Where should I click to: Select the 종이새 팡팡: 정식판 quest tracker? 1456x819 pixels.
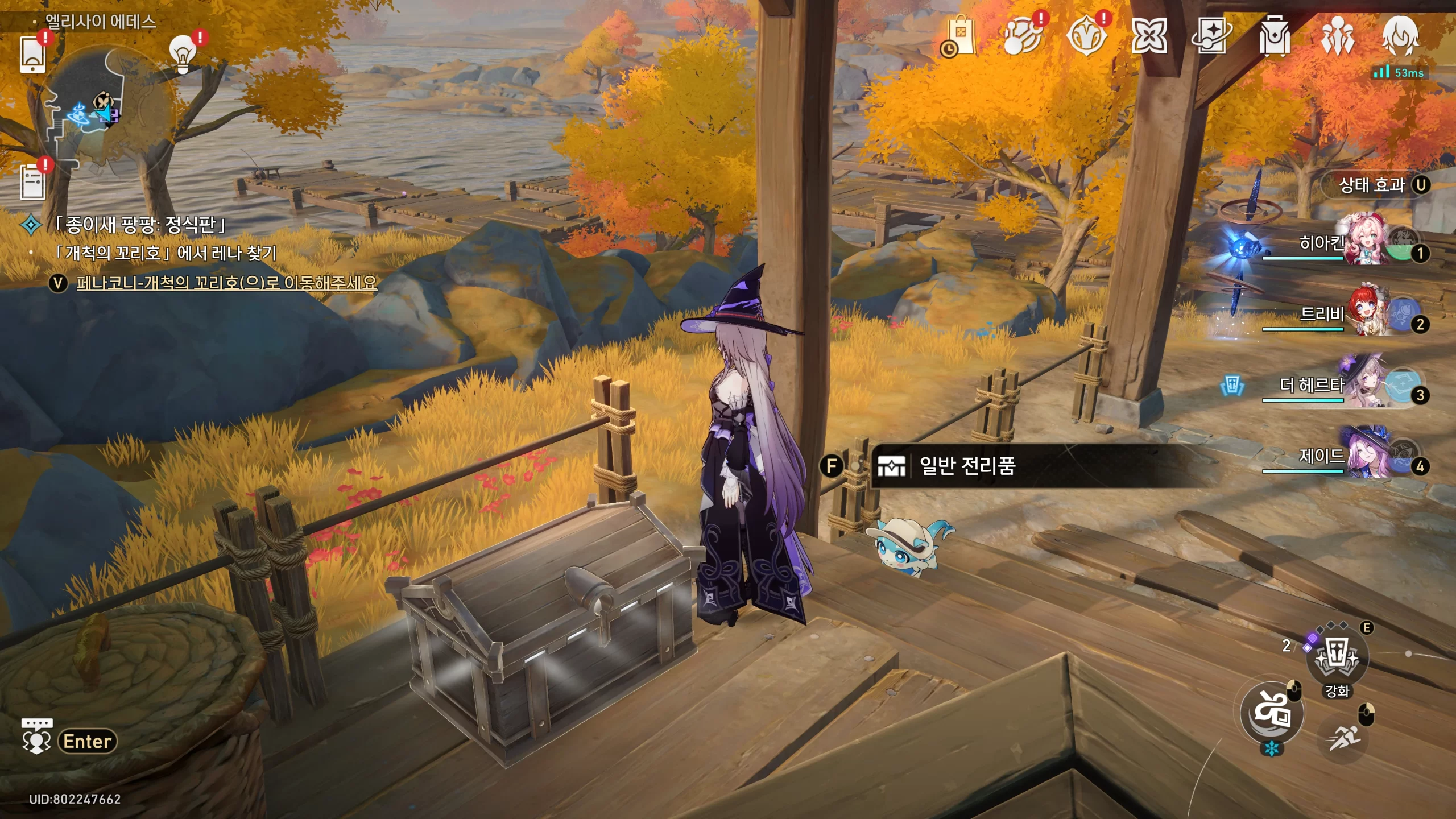[139, 225]
